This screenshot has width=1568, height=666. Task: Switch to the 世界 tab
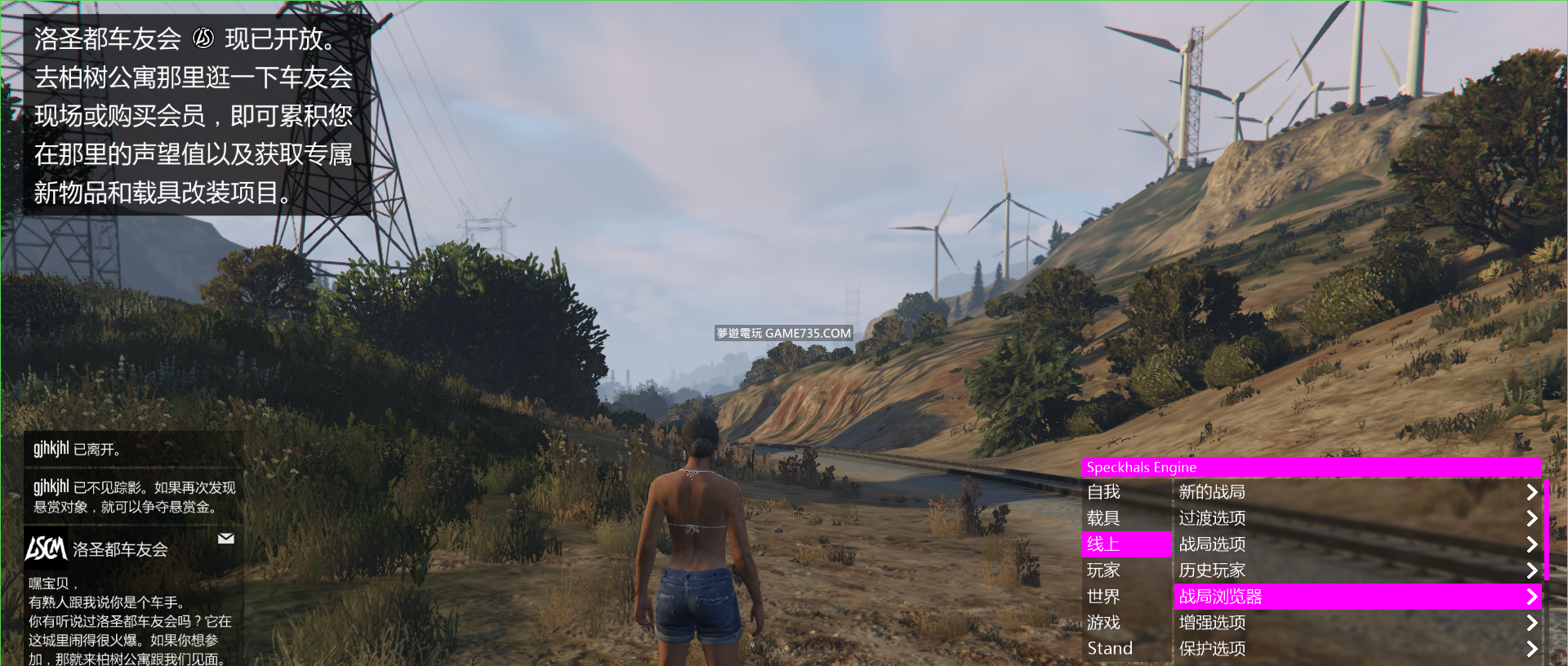click(1126, 597)
